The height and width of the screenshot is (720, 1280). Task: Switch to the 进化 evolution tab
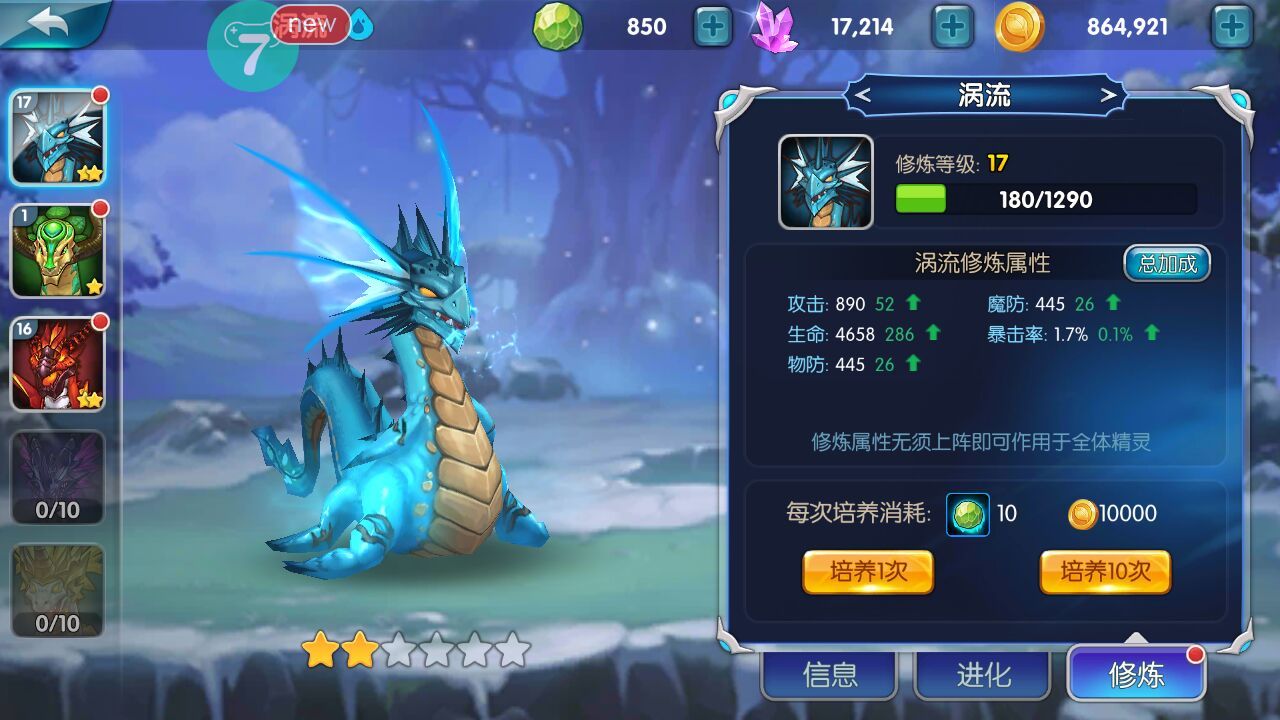(x=985, y=675)
